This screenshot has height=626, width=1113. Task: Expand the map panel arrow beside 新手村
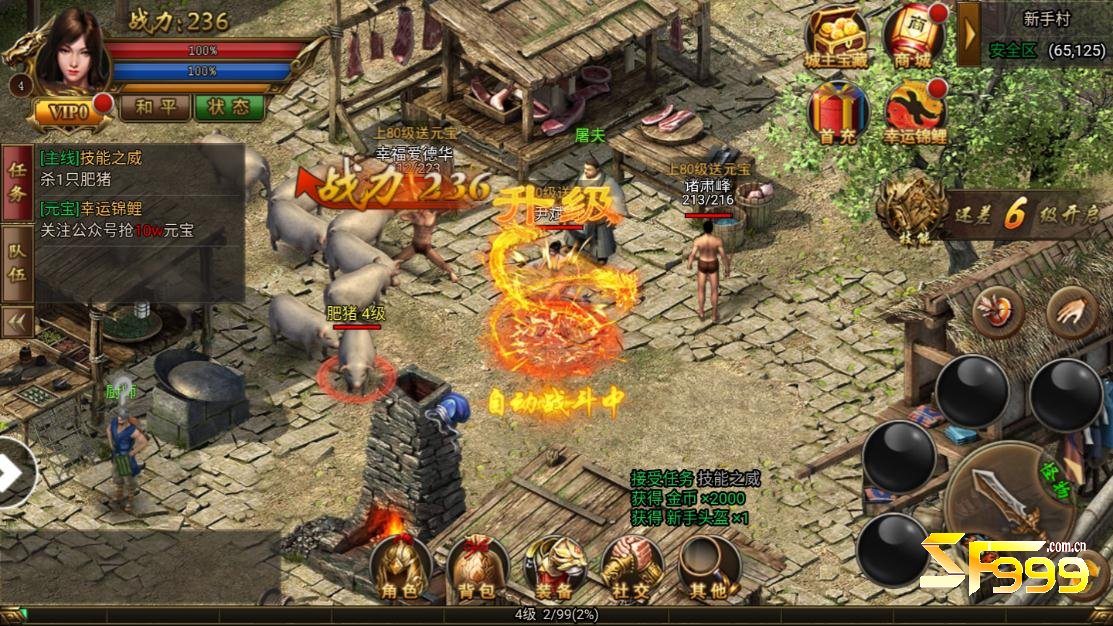[x=968, y=33]
